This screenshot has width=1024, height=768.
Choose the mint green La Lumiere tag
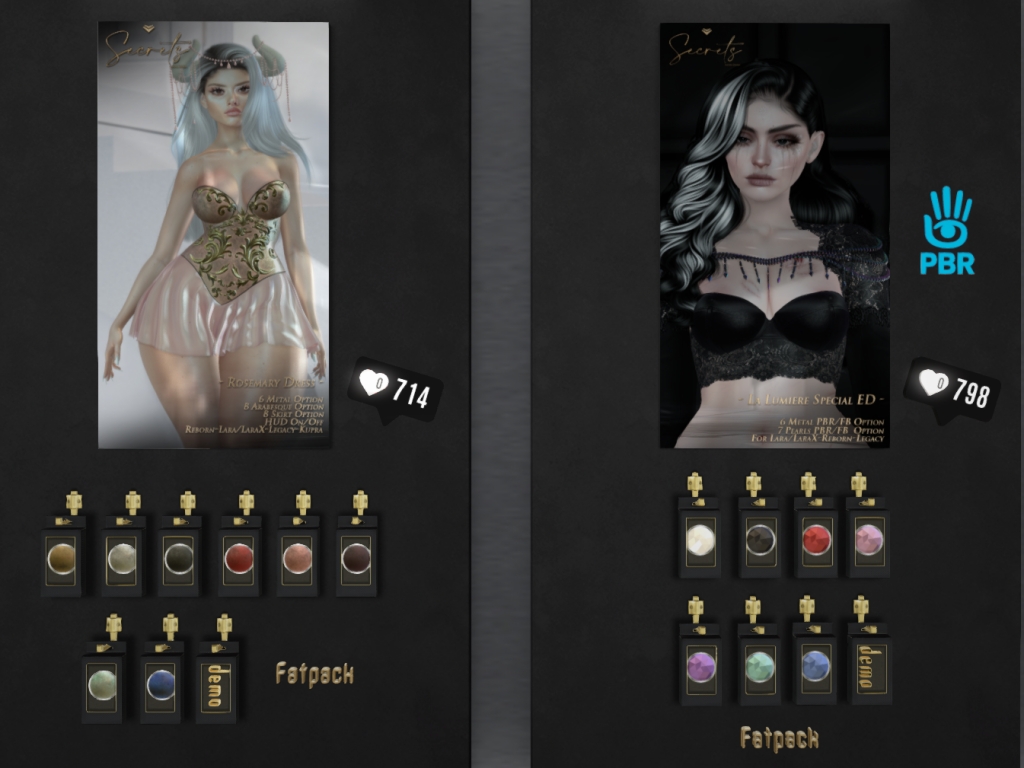(759, 664)
